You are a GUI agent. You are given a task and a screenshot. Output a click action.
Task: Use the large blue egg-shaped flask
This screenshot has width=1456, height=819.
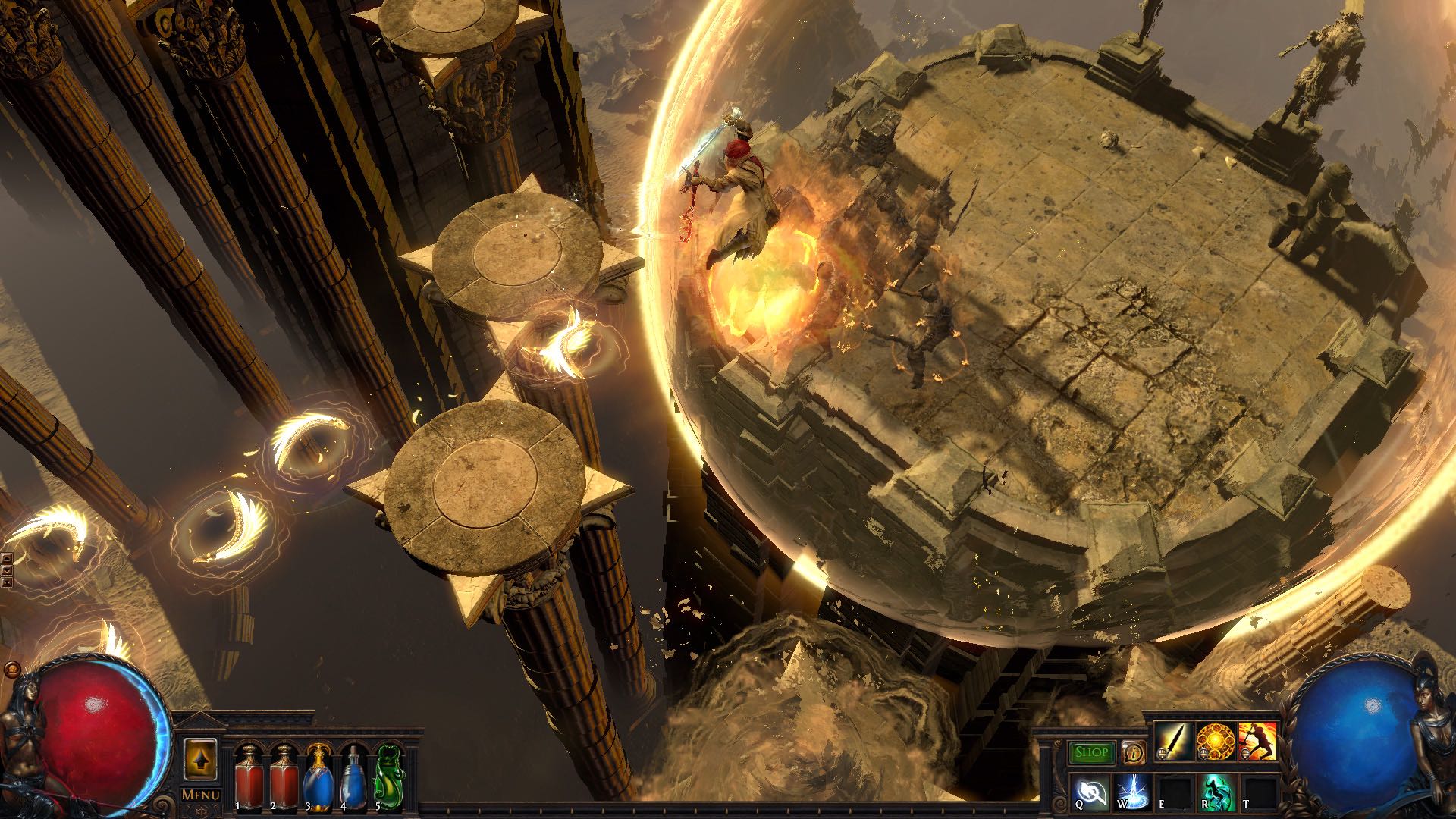[x=317, y=773]
